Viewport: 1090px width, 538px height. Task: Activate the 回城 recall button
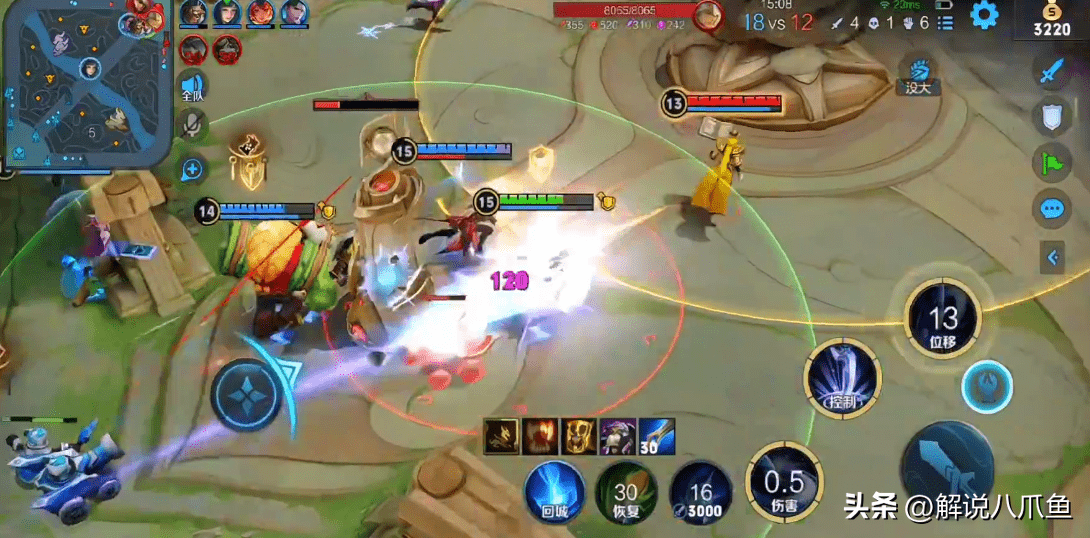[555, 490]
